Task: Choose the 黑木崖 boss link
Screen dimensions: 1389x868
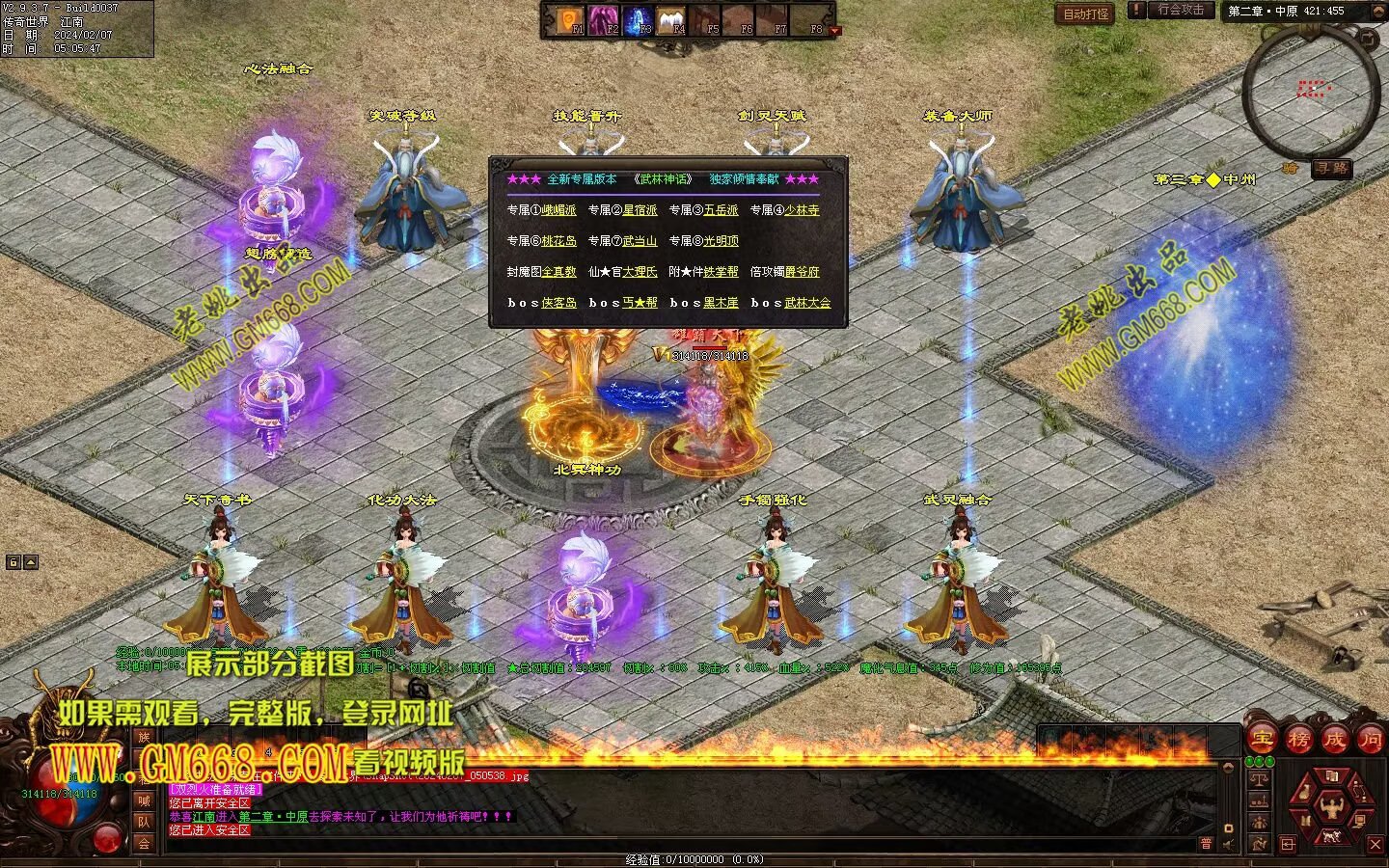Action: [x=721, y=303]
